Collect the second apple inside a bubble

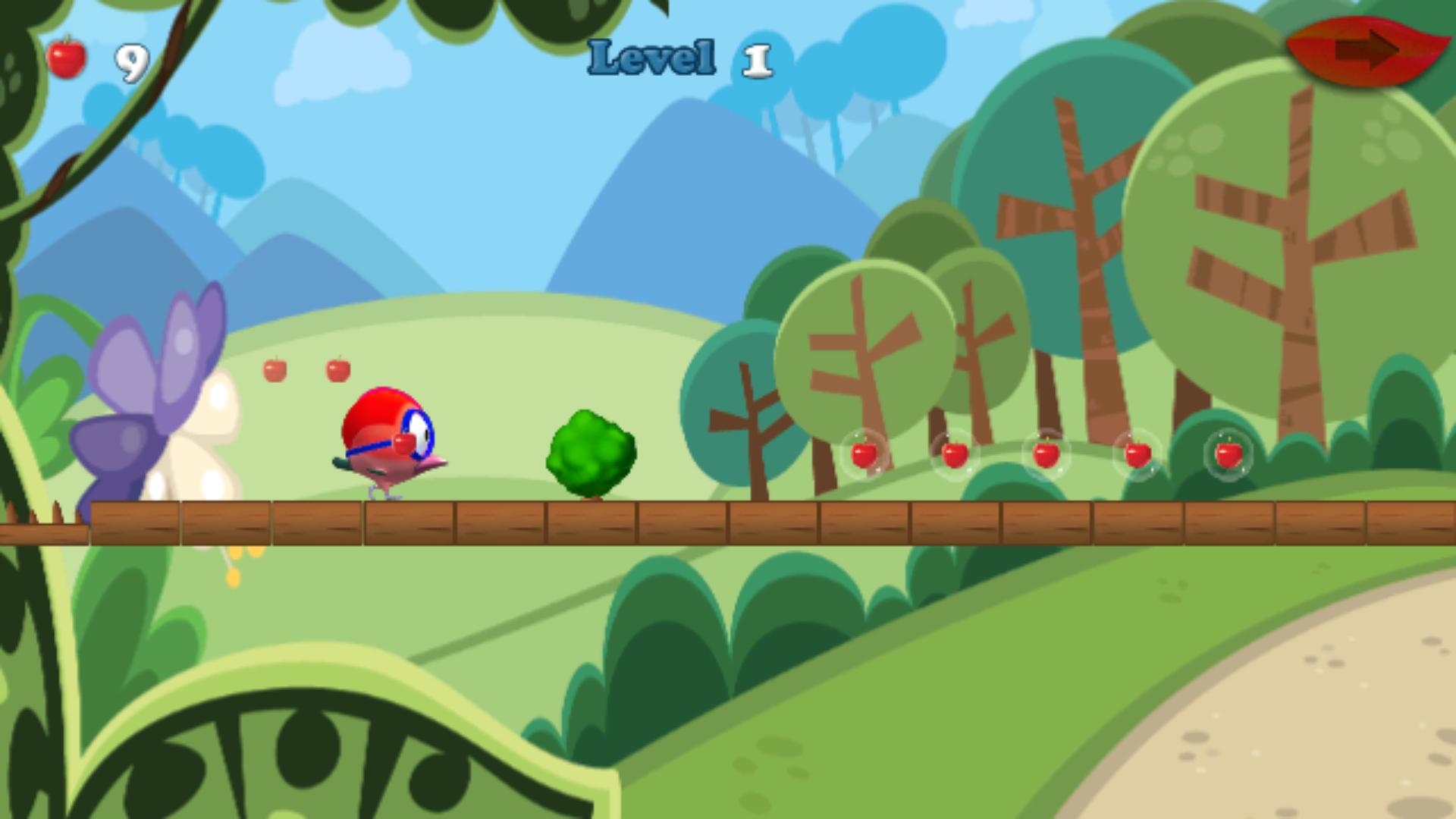[954, 455]
